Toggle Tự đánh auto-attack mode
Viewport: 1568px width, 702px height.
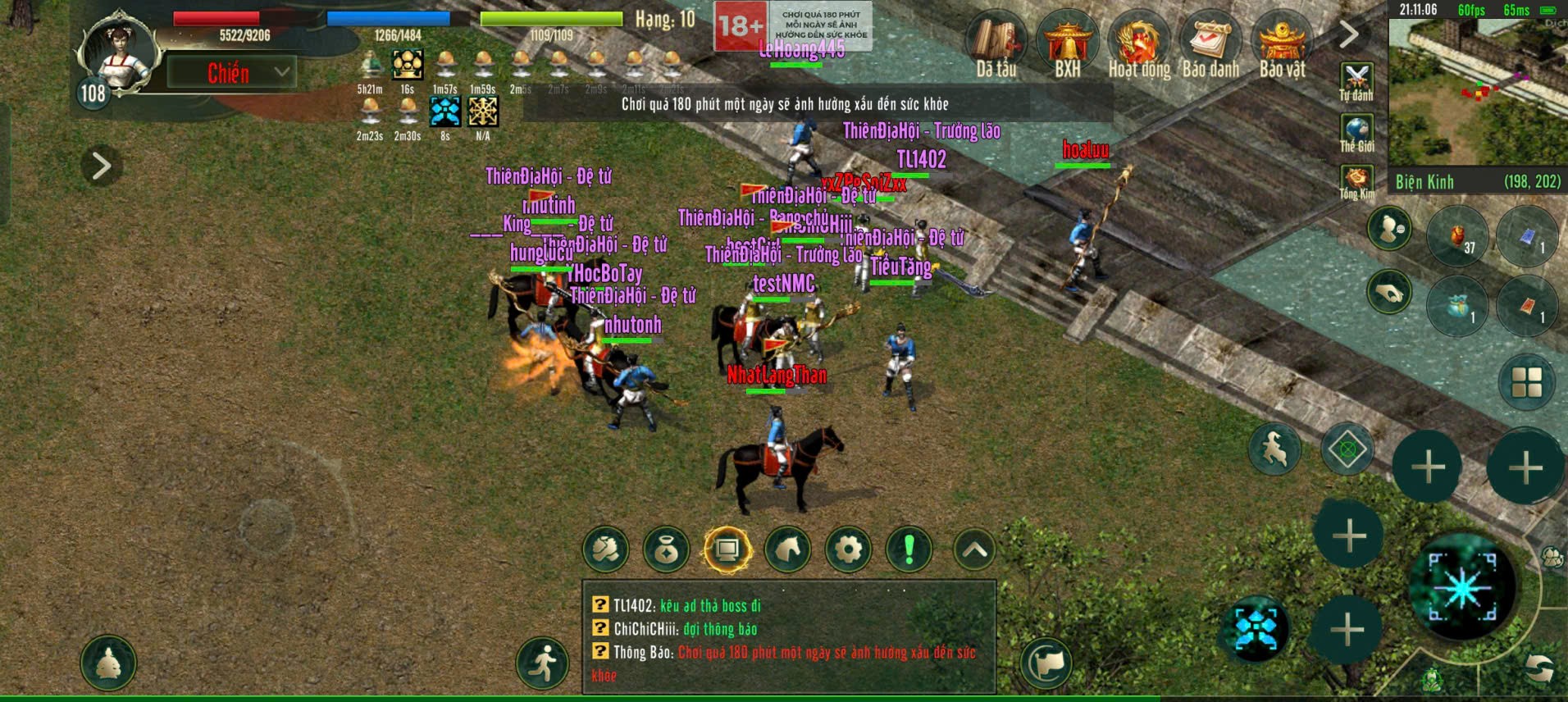tap(1358, 75)
